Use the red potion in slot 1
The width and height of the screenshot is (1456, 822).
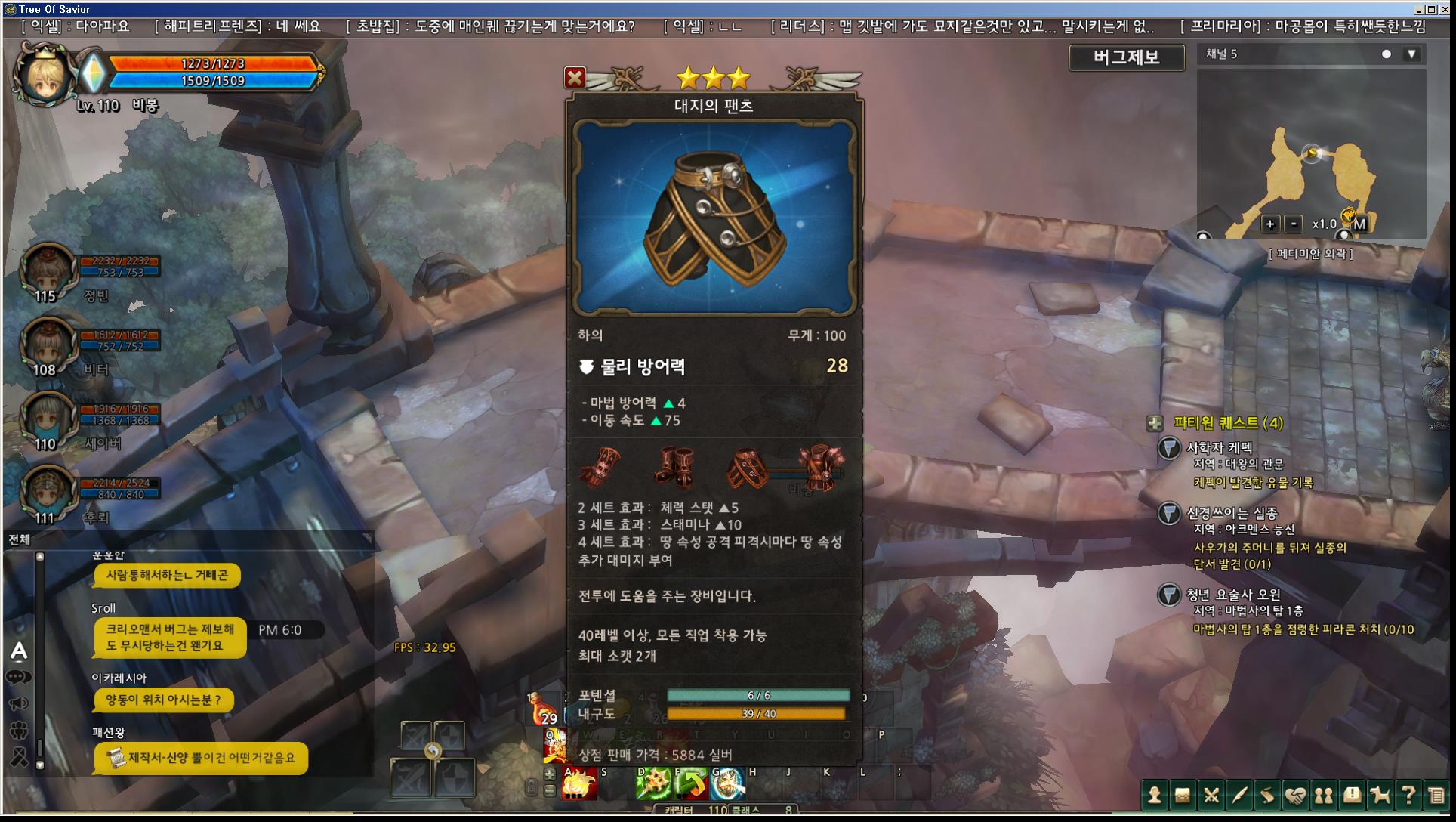coord(542,709)
